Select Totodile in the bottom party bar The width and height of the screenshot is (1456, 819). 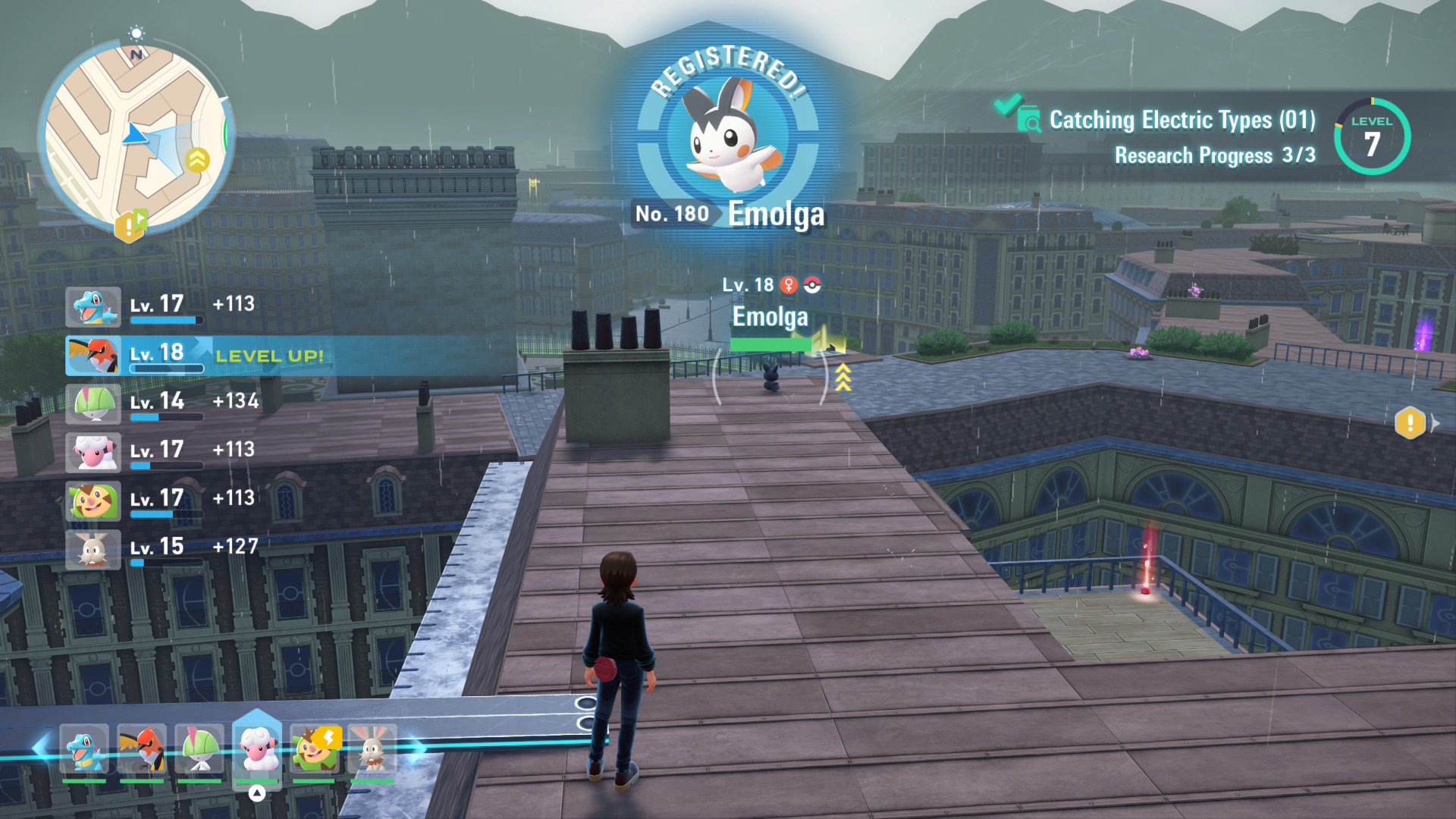pos(84,750)
